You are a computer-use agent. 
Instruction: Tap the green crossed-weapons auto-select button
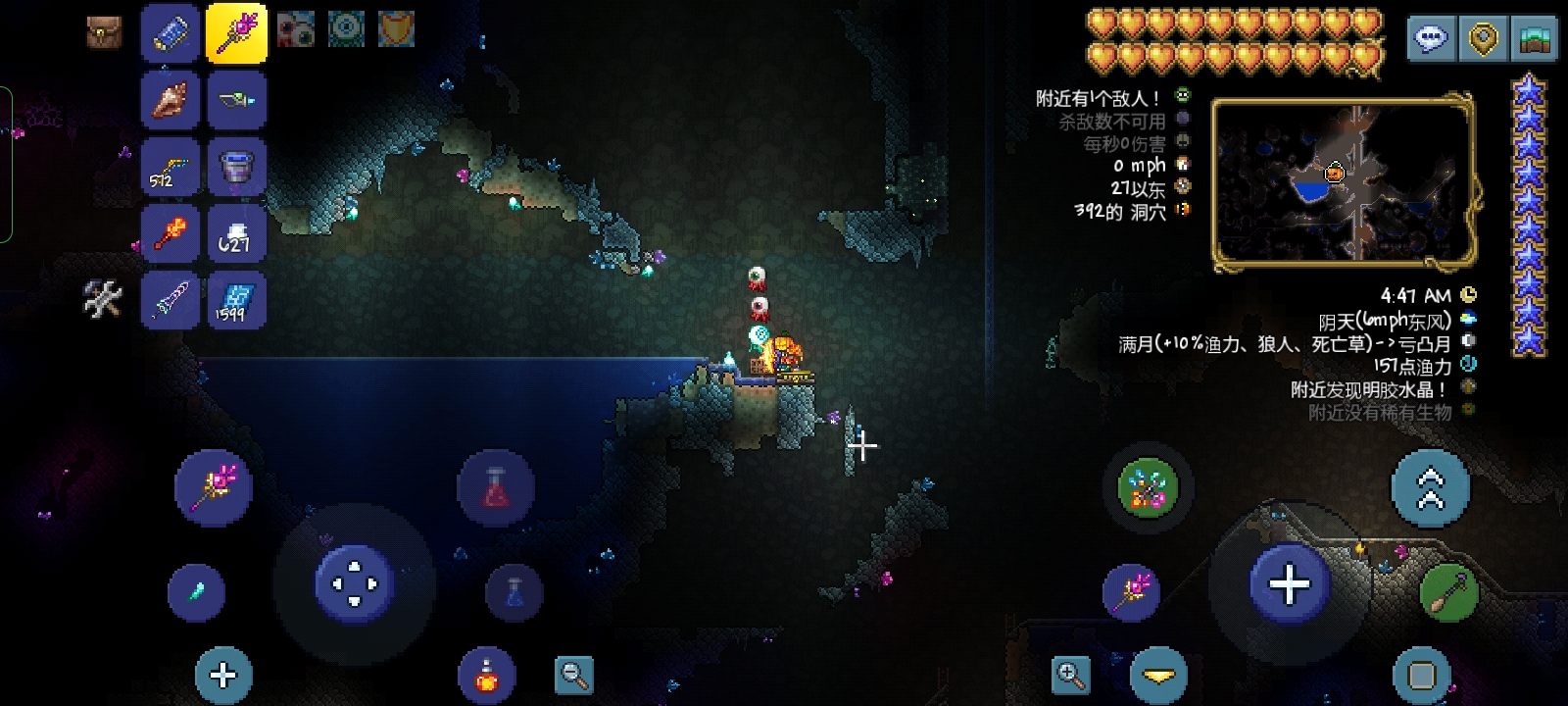tap(1148, 488)
